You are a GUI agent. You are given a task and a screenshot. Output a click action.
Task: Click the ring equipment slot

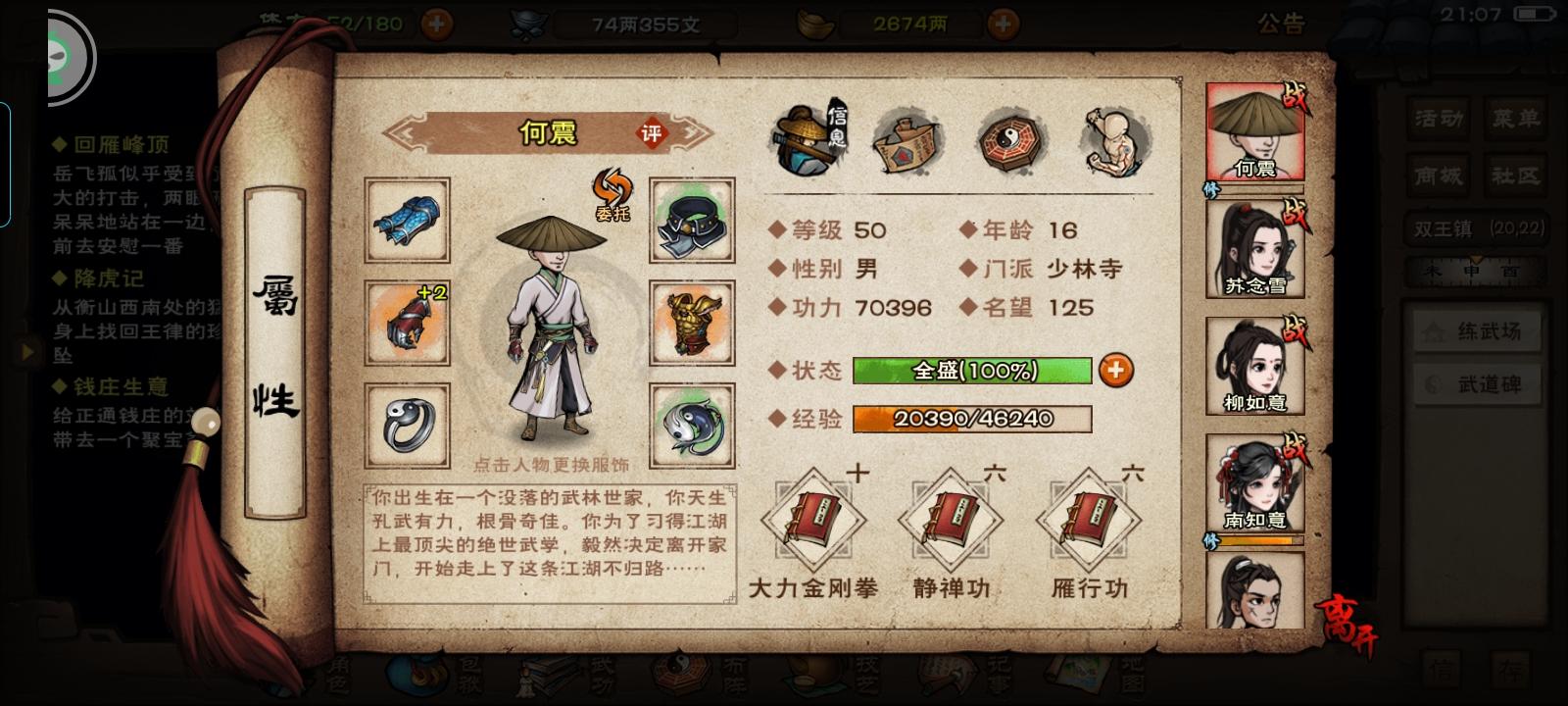click(x=405, y=426)
